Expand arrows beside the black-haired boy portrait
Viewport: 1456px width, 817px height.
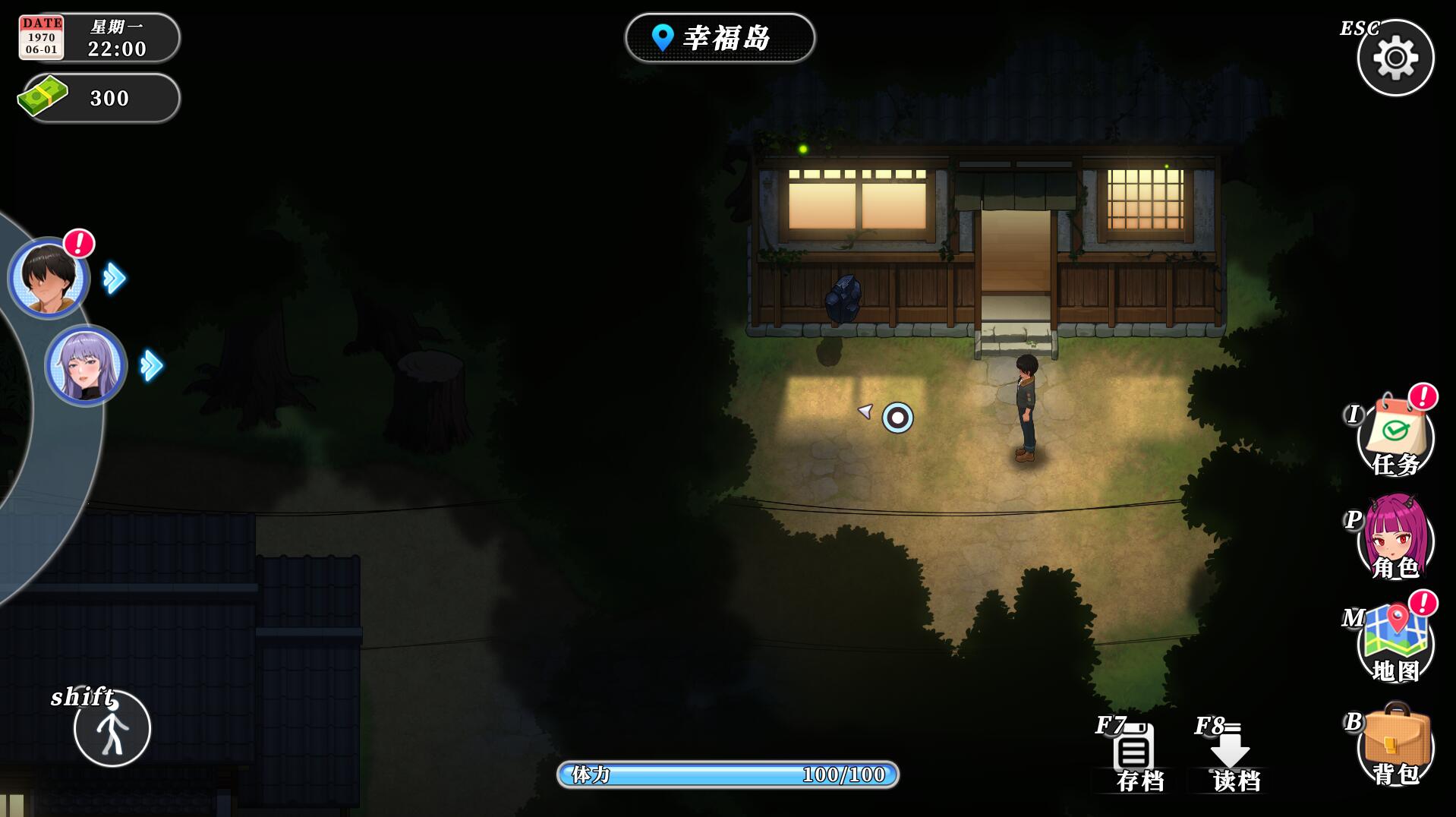click(115, 278)
